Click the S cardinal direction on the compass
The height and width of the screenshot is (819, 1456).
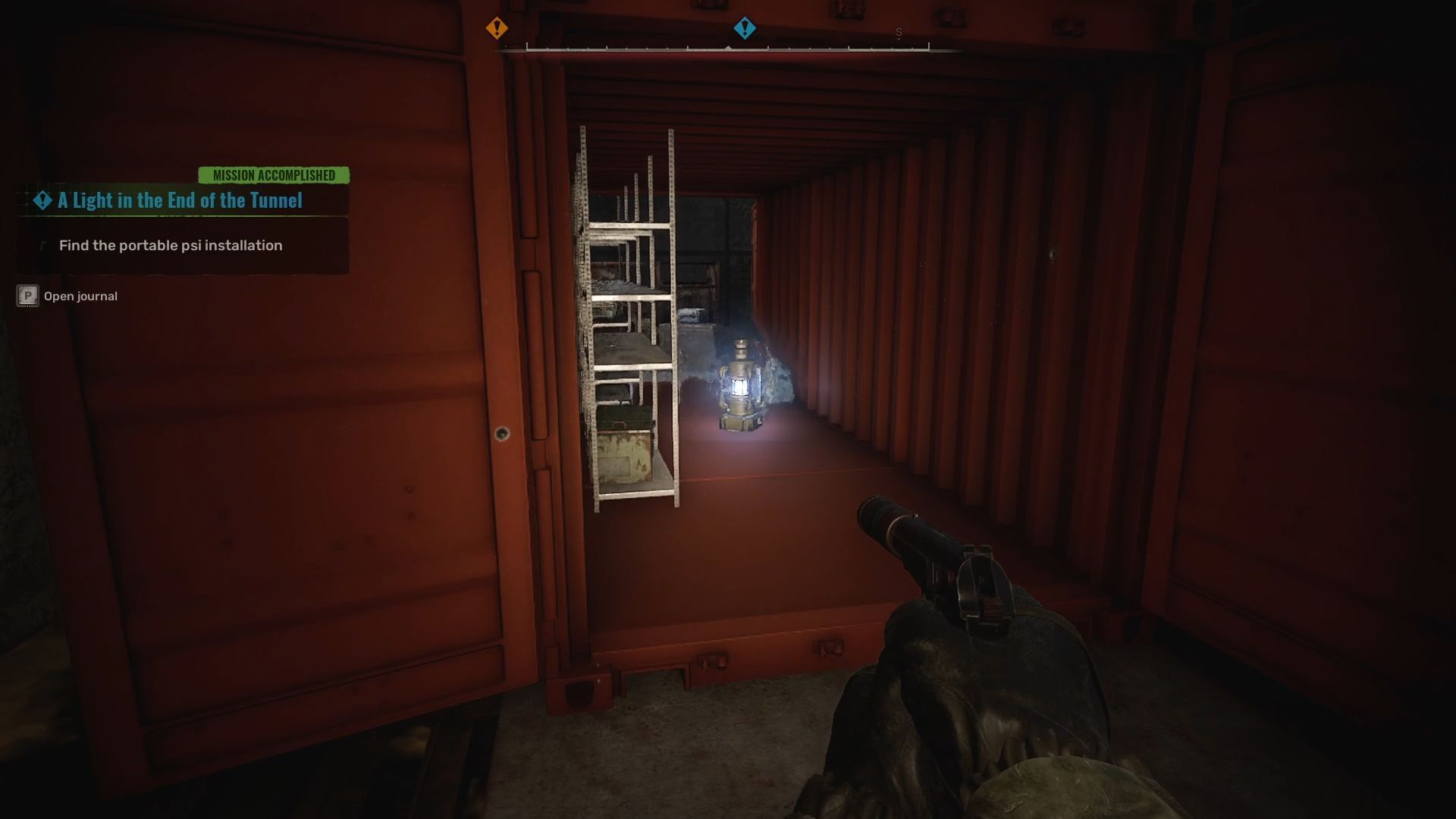coord(899,33)
